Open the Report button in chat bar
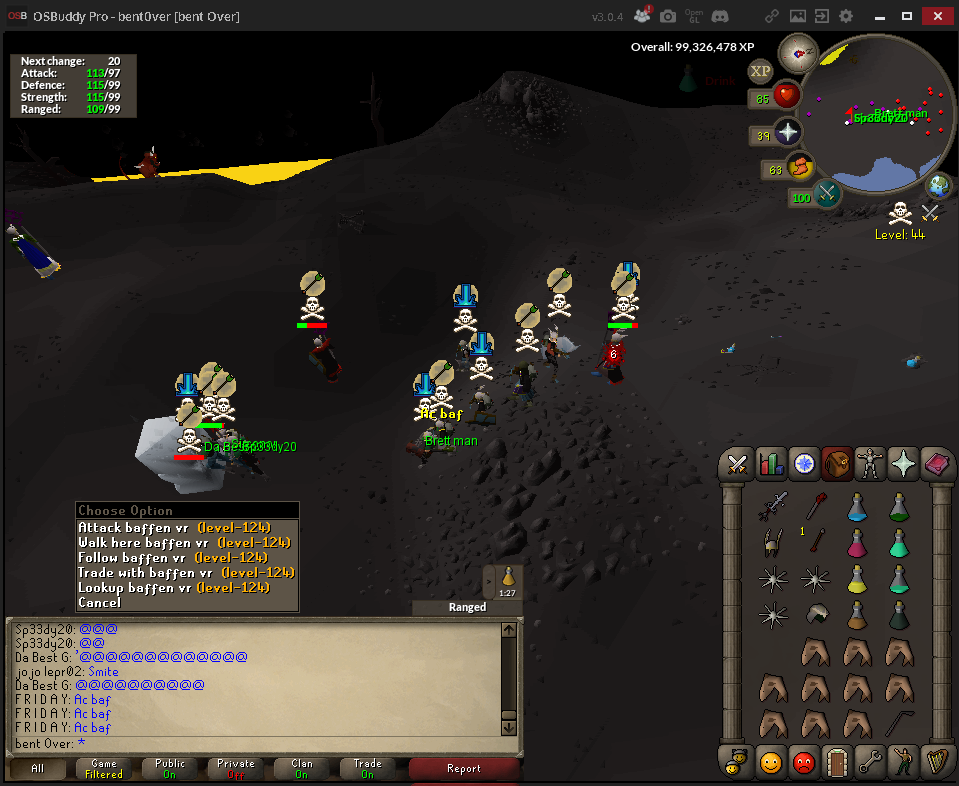The width and height of the screenshot is (959, 786). (x=464, y=768)
